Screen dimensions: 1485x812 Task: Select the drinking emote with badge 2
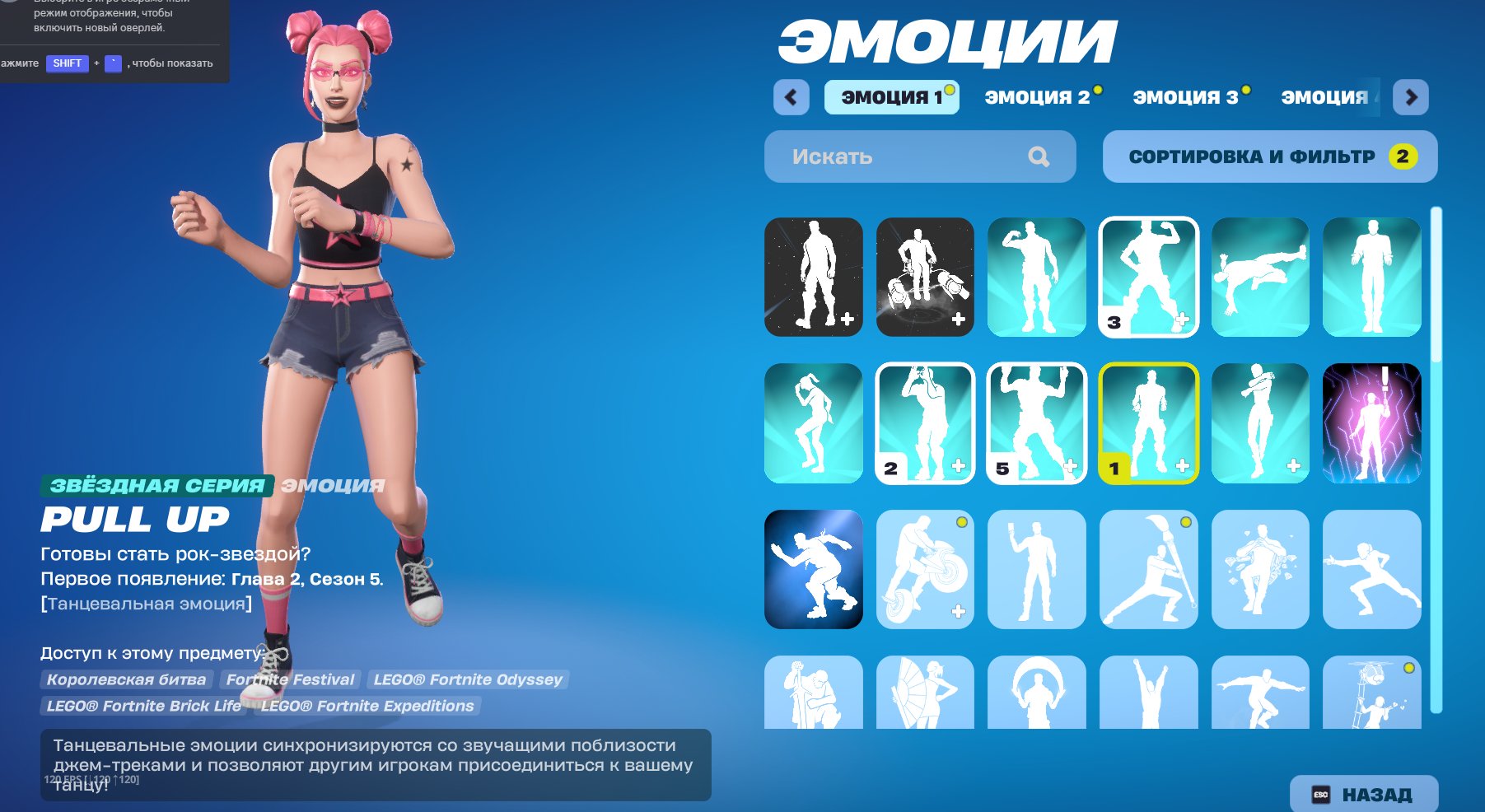tap(926, 422)
